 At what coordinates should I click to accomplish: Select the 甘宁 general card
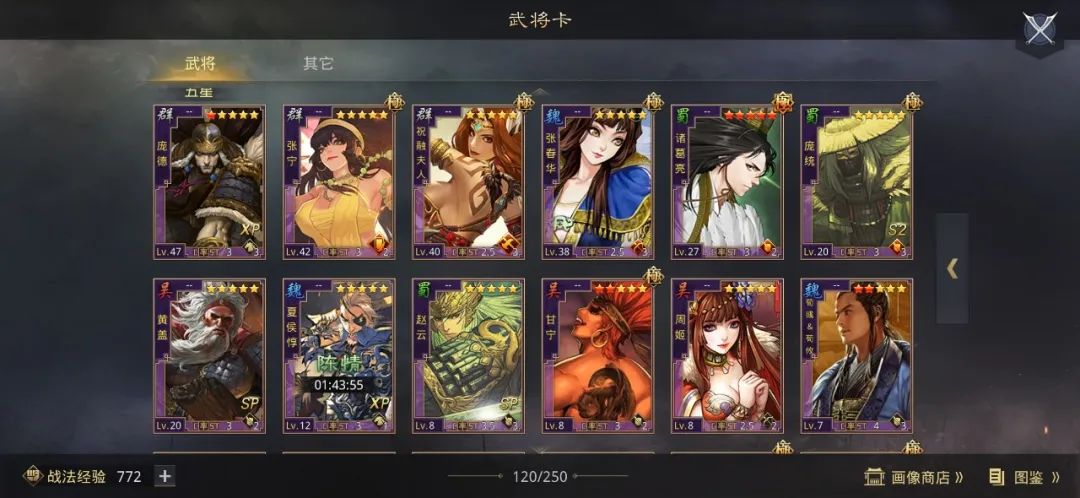[598, 356]
